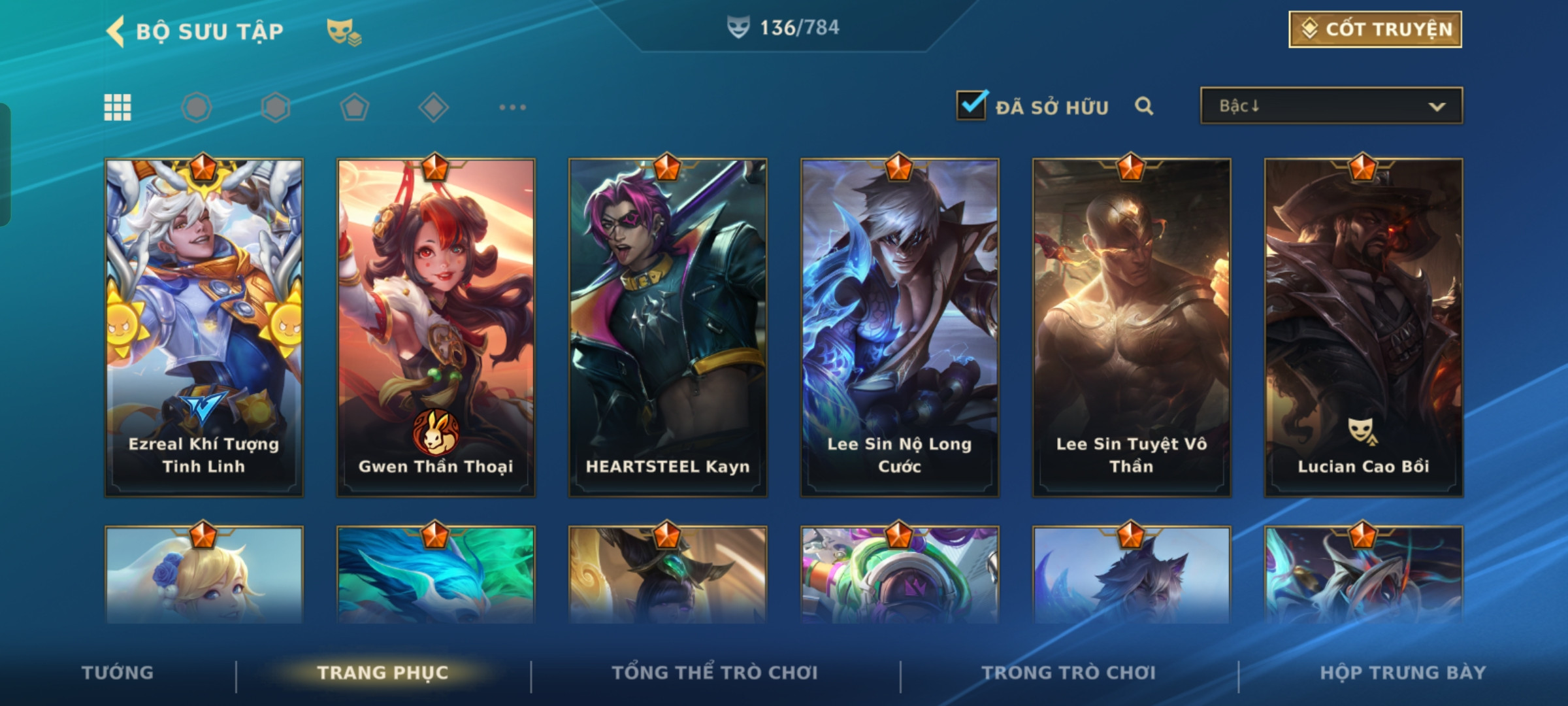Screen dimensions: 1568x706
Task: Show more rarity filters via three dots
Action: (512, 107)
